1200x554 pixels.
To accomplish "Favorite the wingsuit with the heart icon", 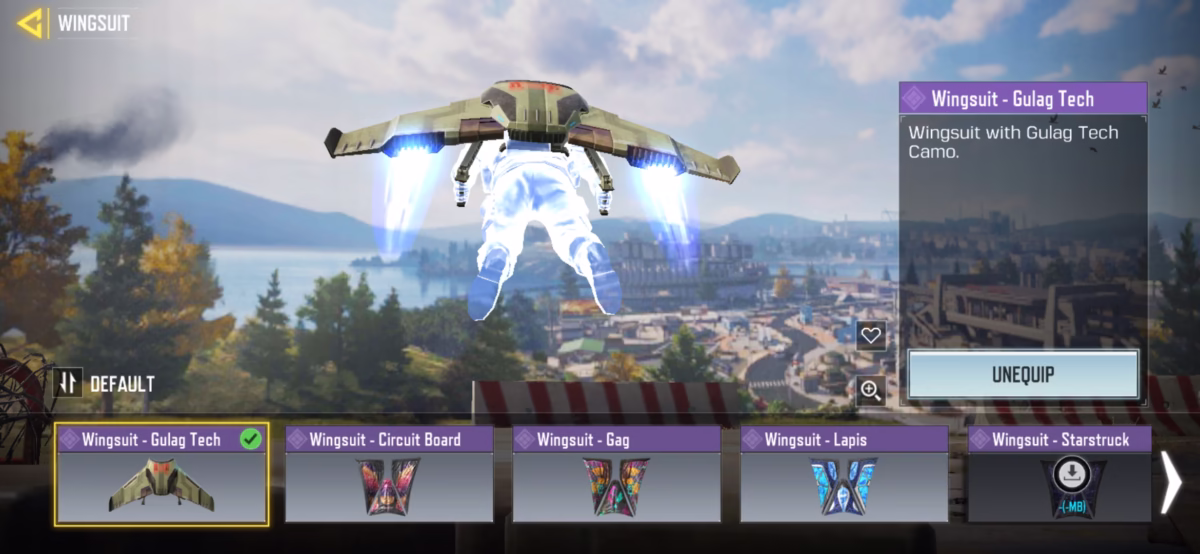I will [871, 335].
